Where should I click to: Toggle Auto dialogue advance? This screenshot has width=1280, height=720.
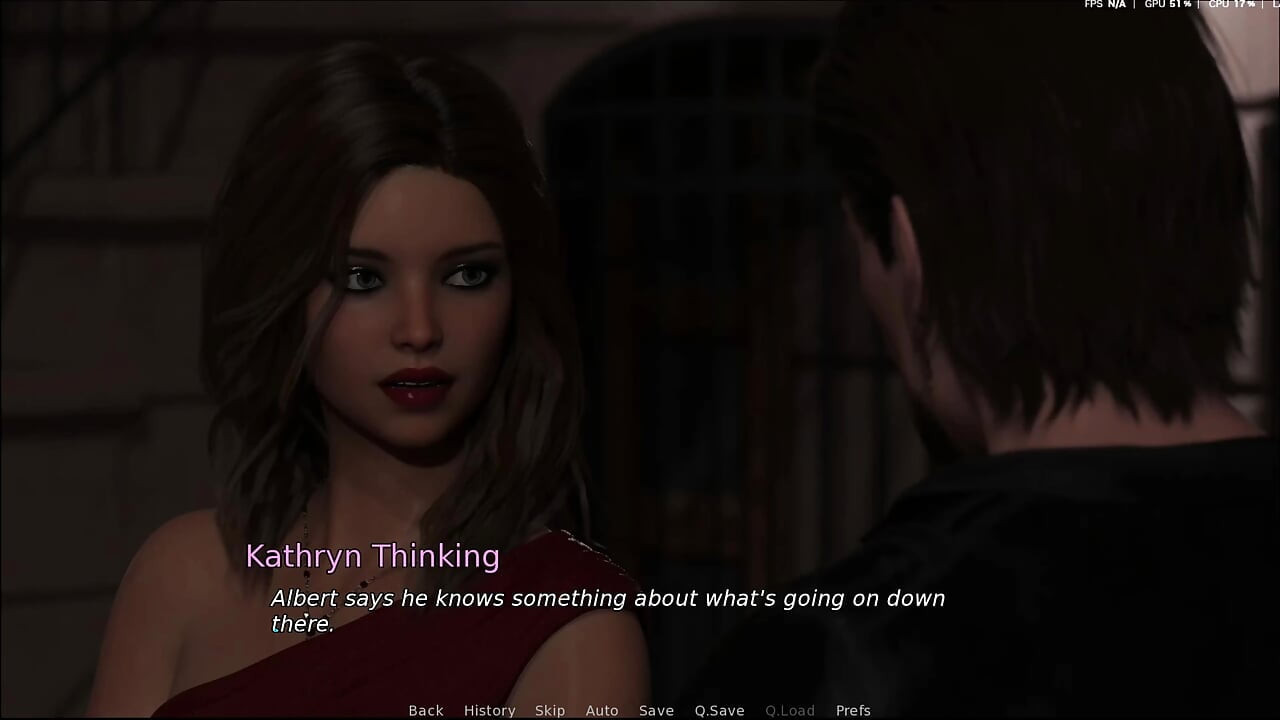[x=602, y=711]
